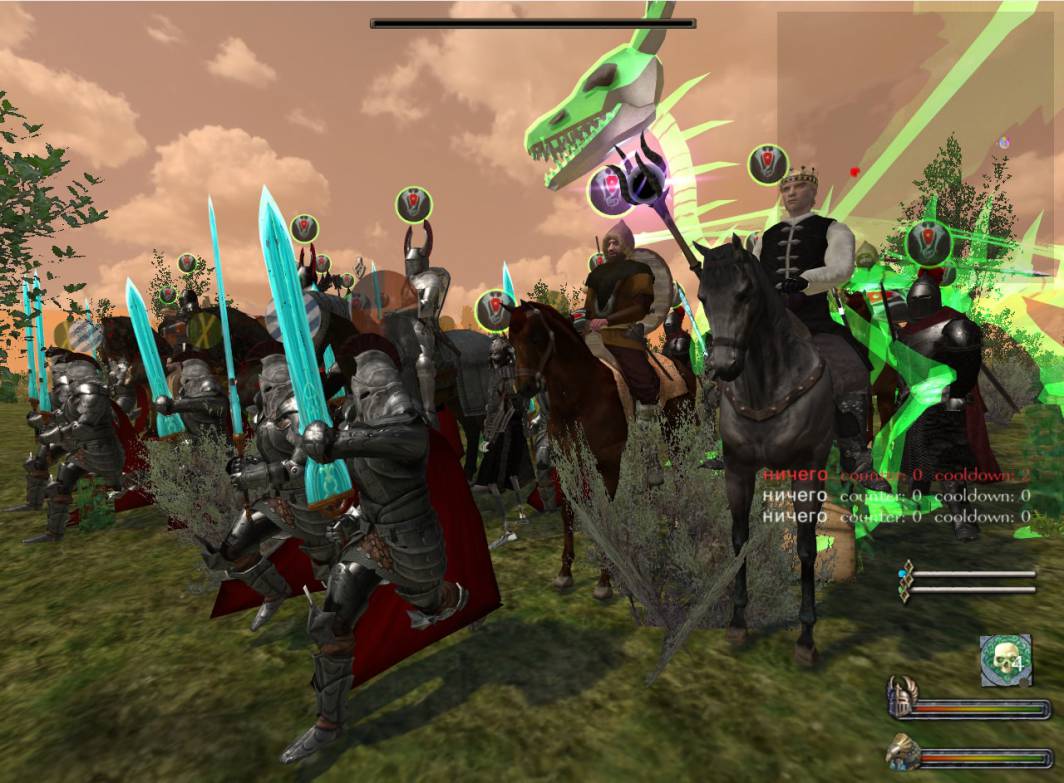Select the red enemy dot on minimap
Screen dimensions: 1064x783
[x=854, y=172]
